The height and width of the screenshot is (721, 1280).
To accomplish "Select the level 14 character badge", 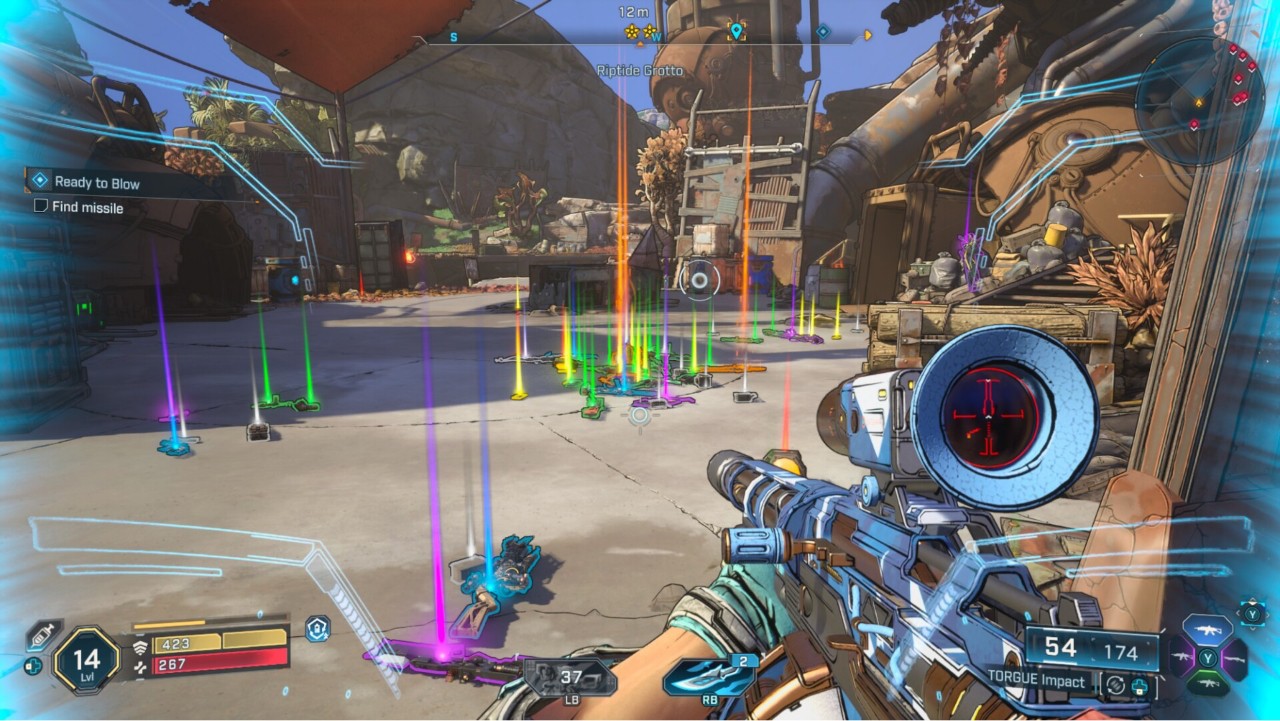I will point(85,660).
